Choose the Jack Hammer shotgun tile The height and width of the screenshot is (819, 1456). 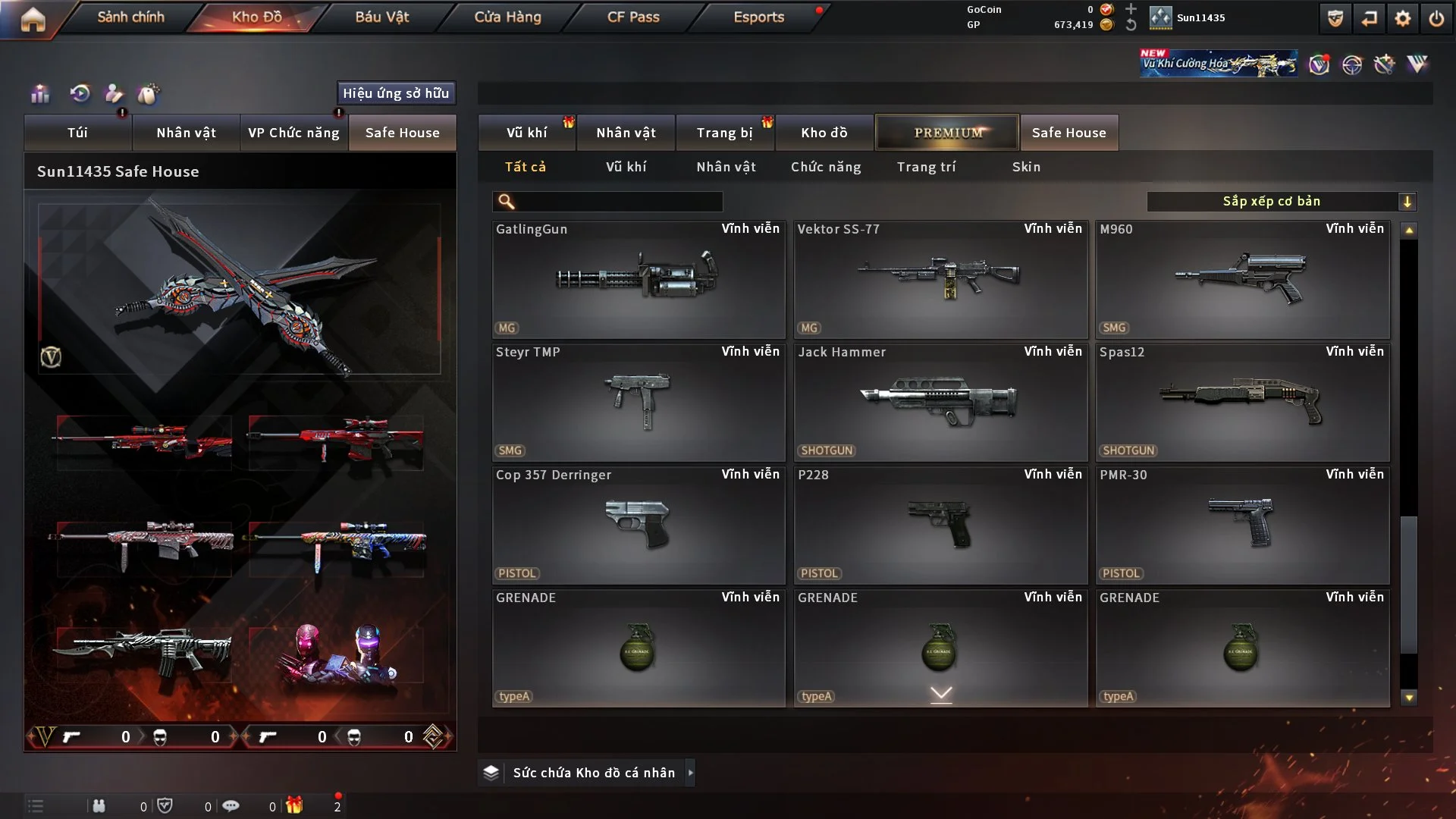(x=940, y=402)
